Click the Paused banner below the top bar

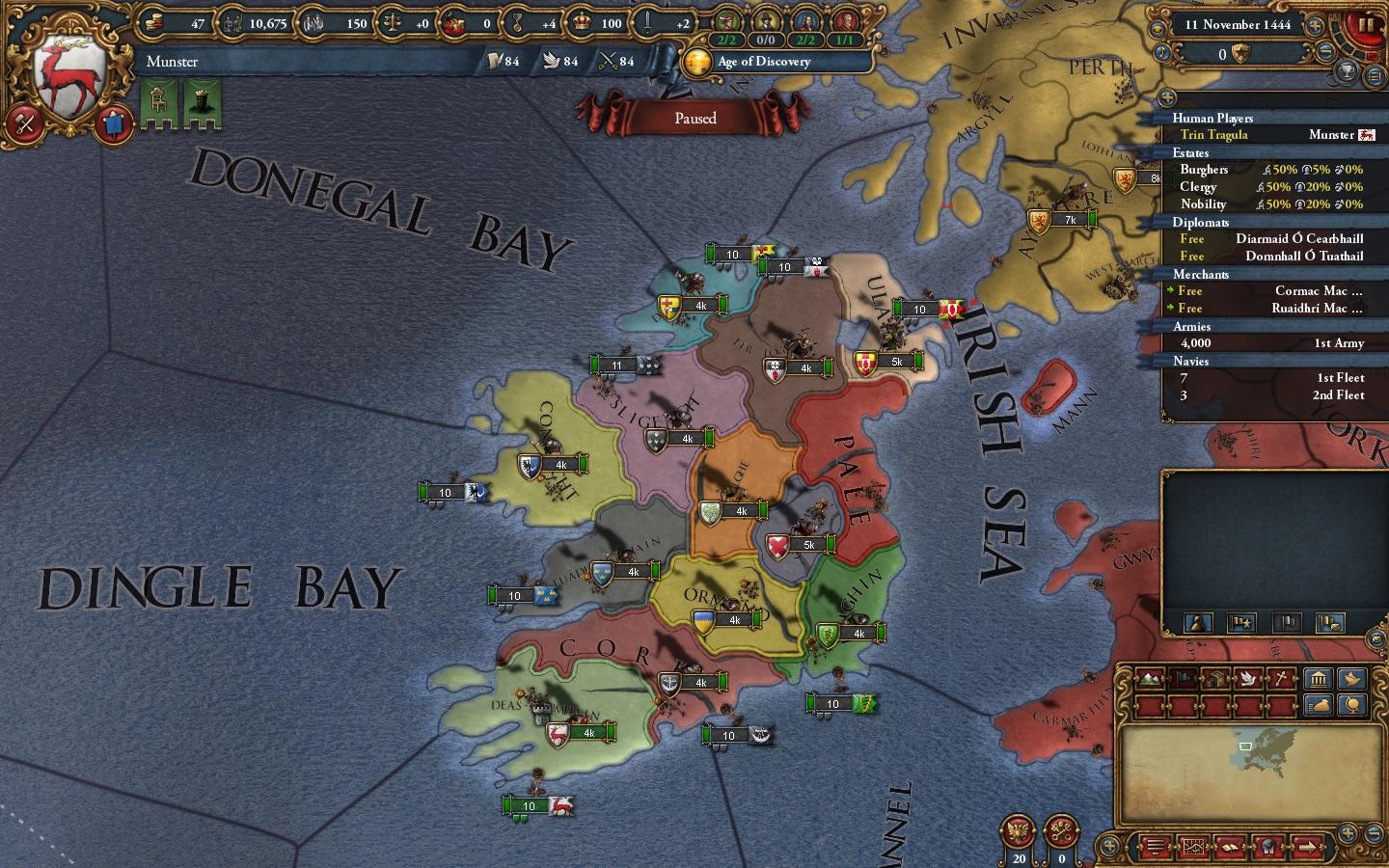(696, 118)
